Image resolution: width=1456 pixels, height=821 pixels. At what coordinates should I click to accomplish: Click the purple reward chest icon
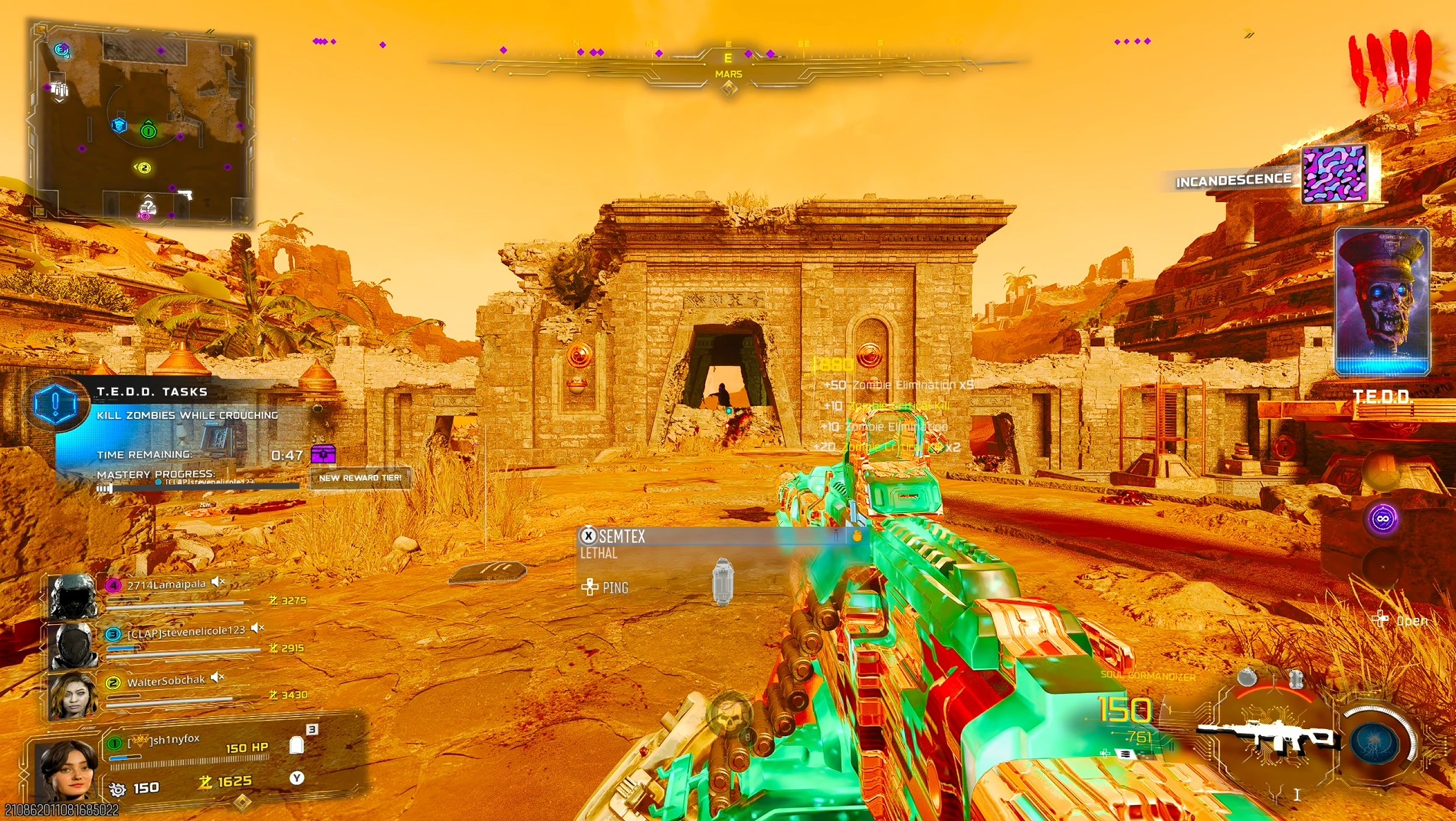[326, 455]
